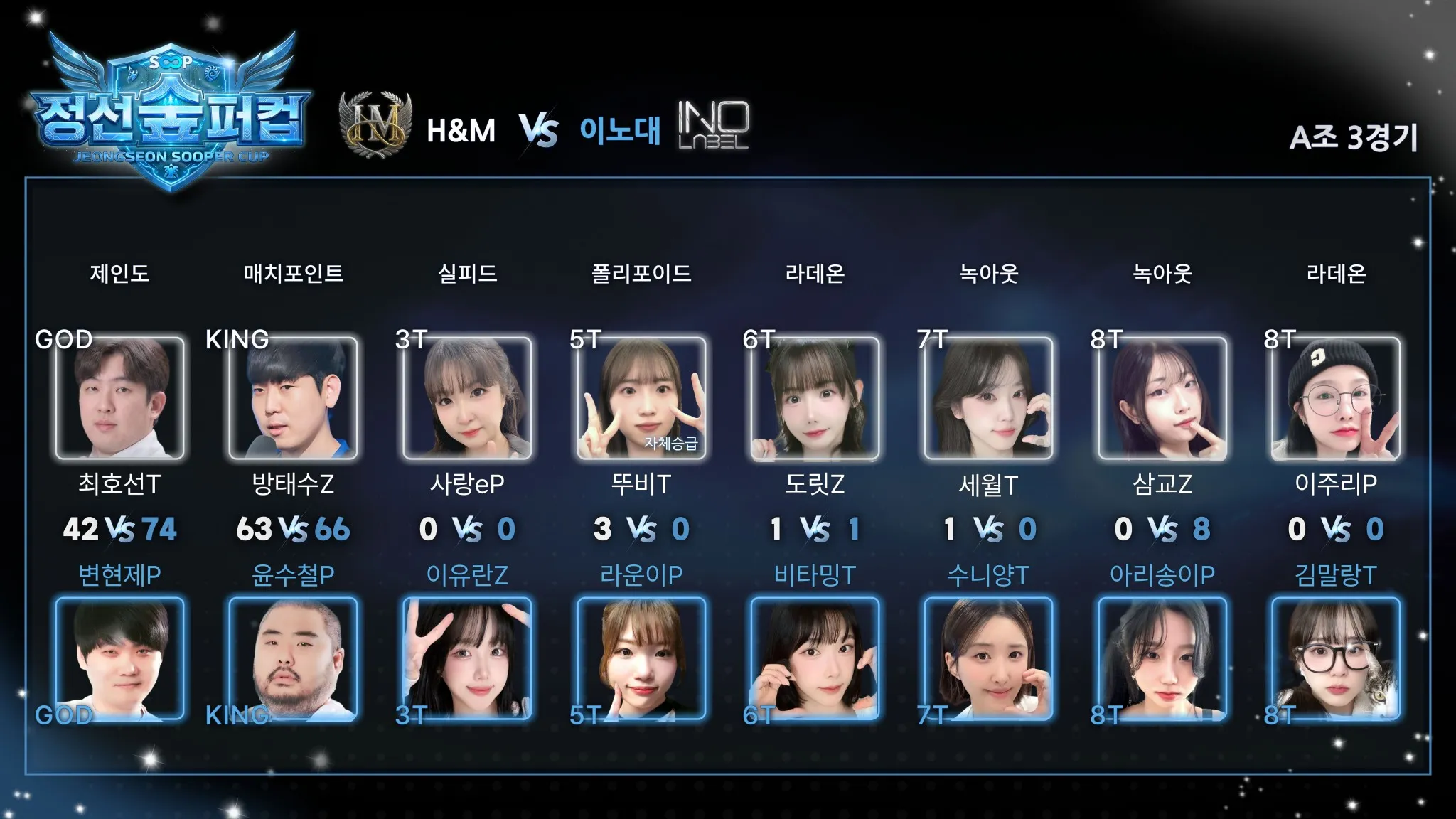Pick the 수니양T player portrait
The height and width of the screenshot is (819, 1456).
pos(988,658)
